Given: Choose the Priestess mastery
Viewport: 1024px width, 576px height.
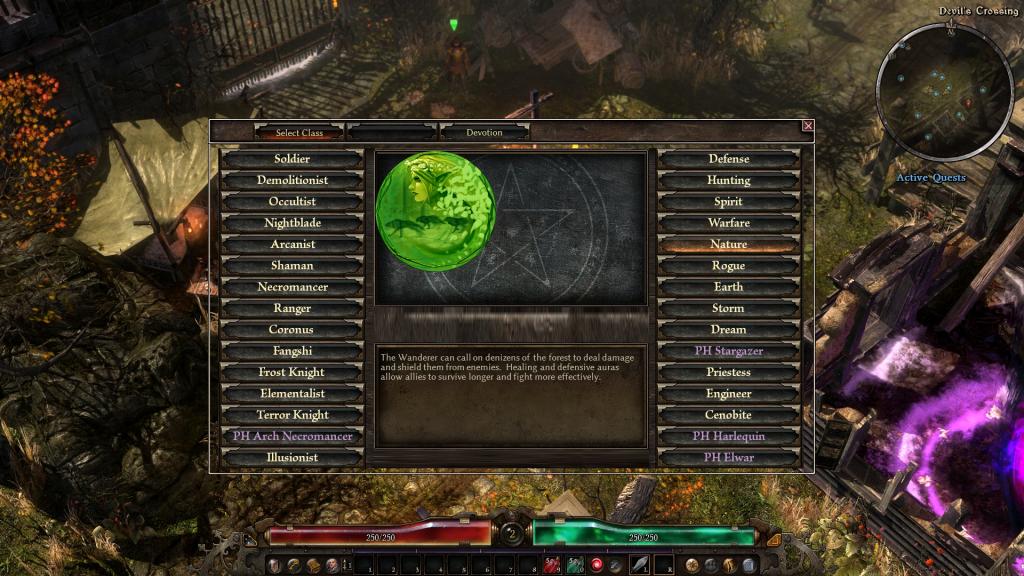Looking at the screenshot, I should [728, 372].
